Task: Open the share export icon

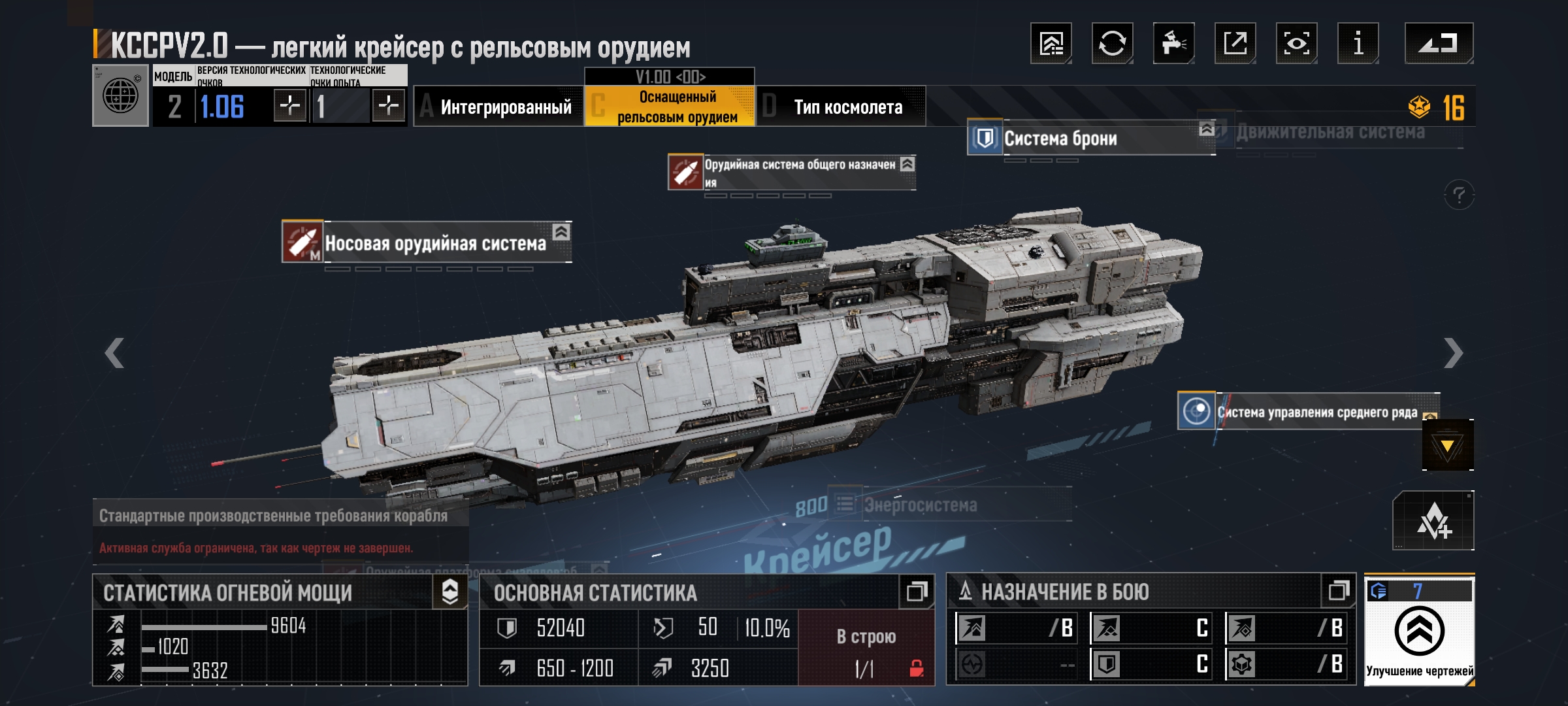Action: (1235, 43)
